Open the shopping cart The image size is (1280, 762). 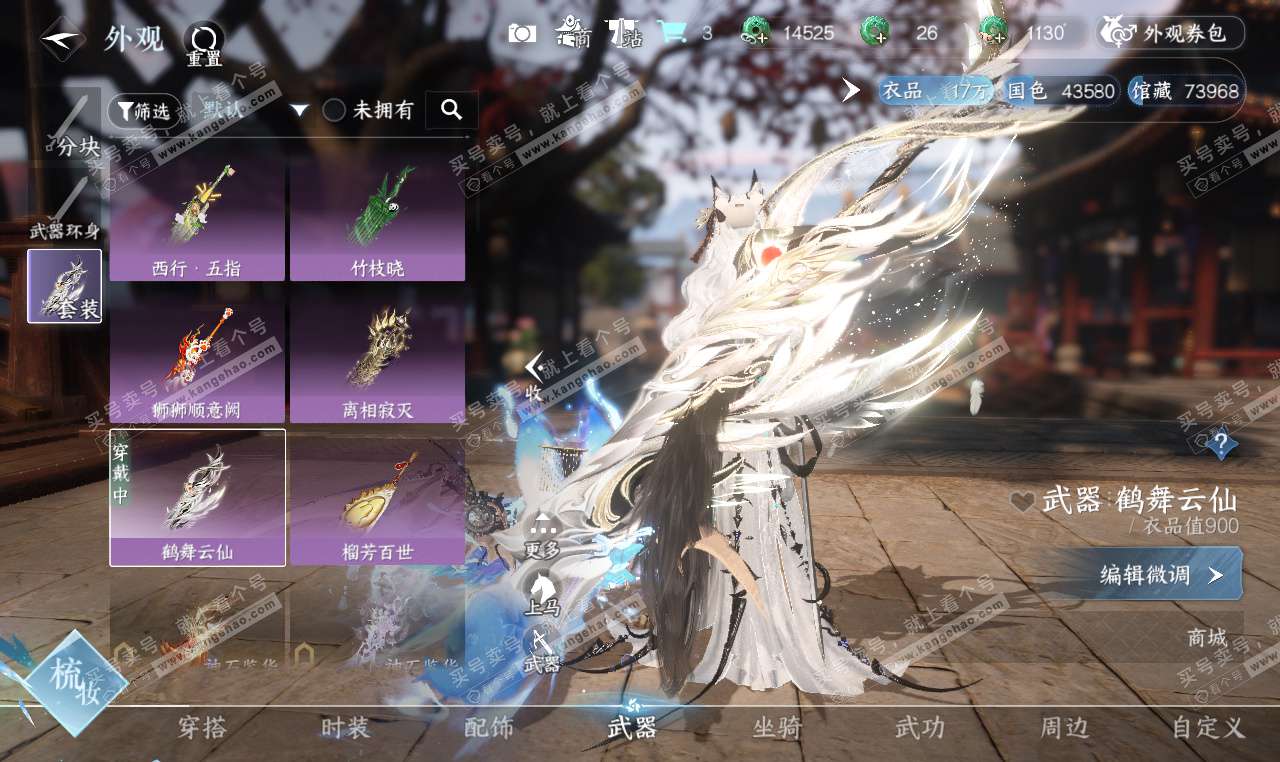pyautogui.click(x=671, y=33)
